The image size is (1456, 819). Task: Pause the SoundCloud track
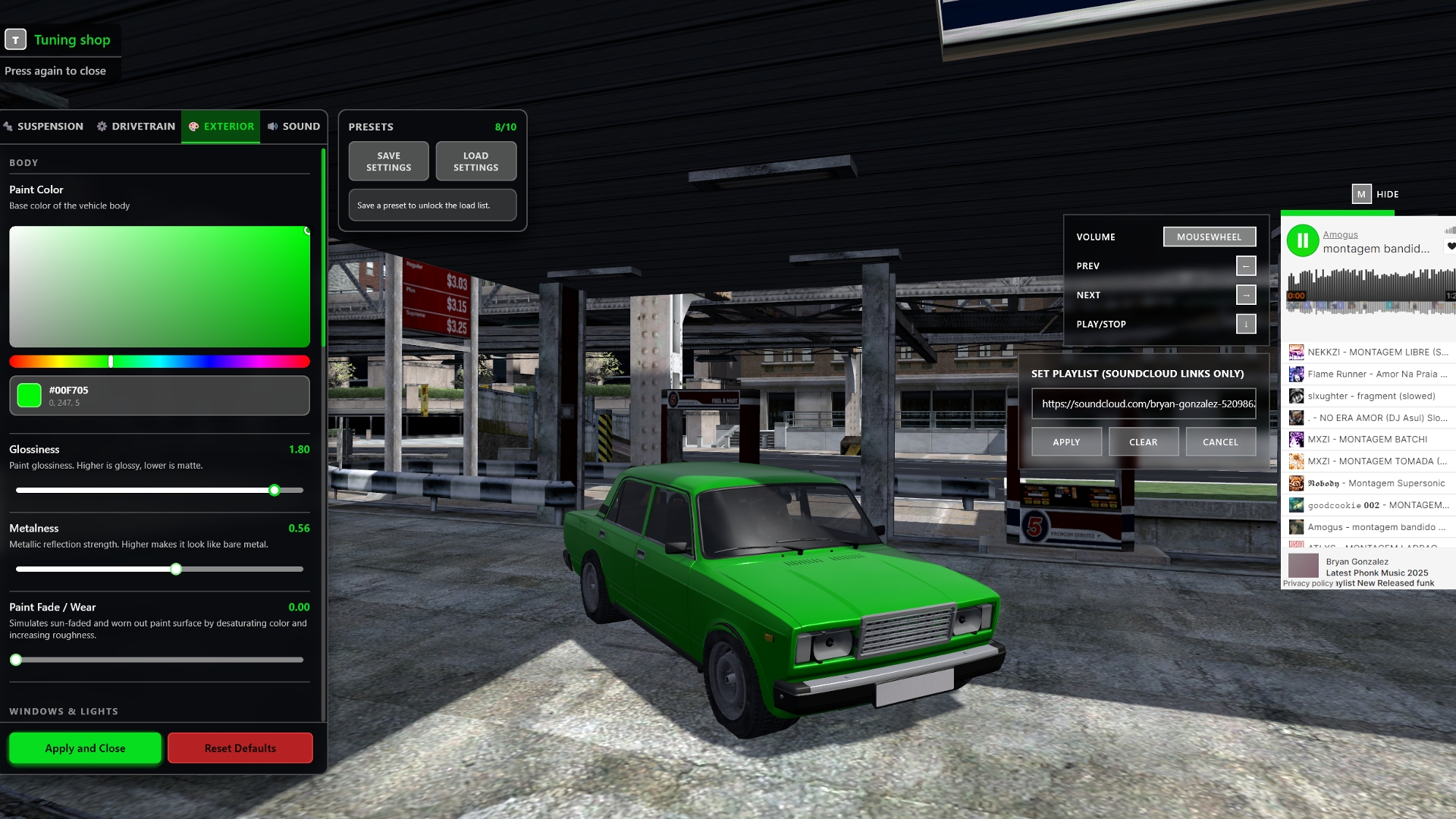click(1302, 241)
